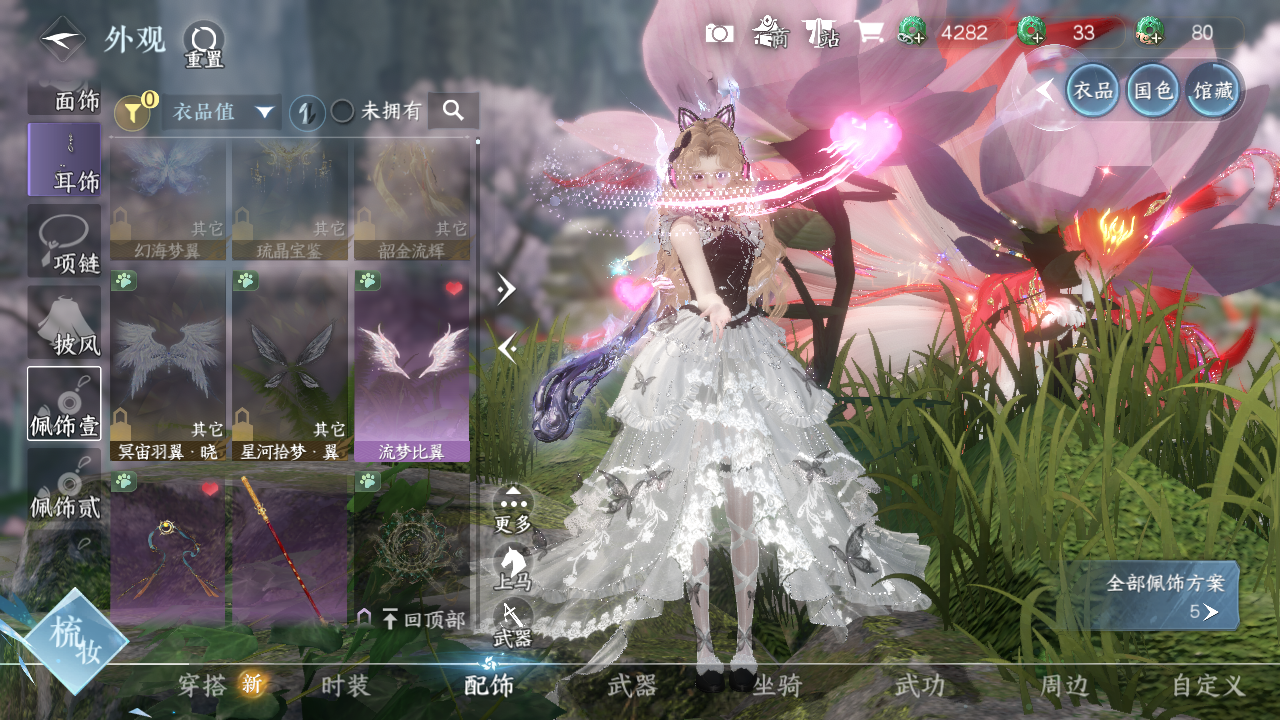Select the 耳饰 earring category

point(64,160)
